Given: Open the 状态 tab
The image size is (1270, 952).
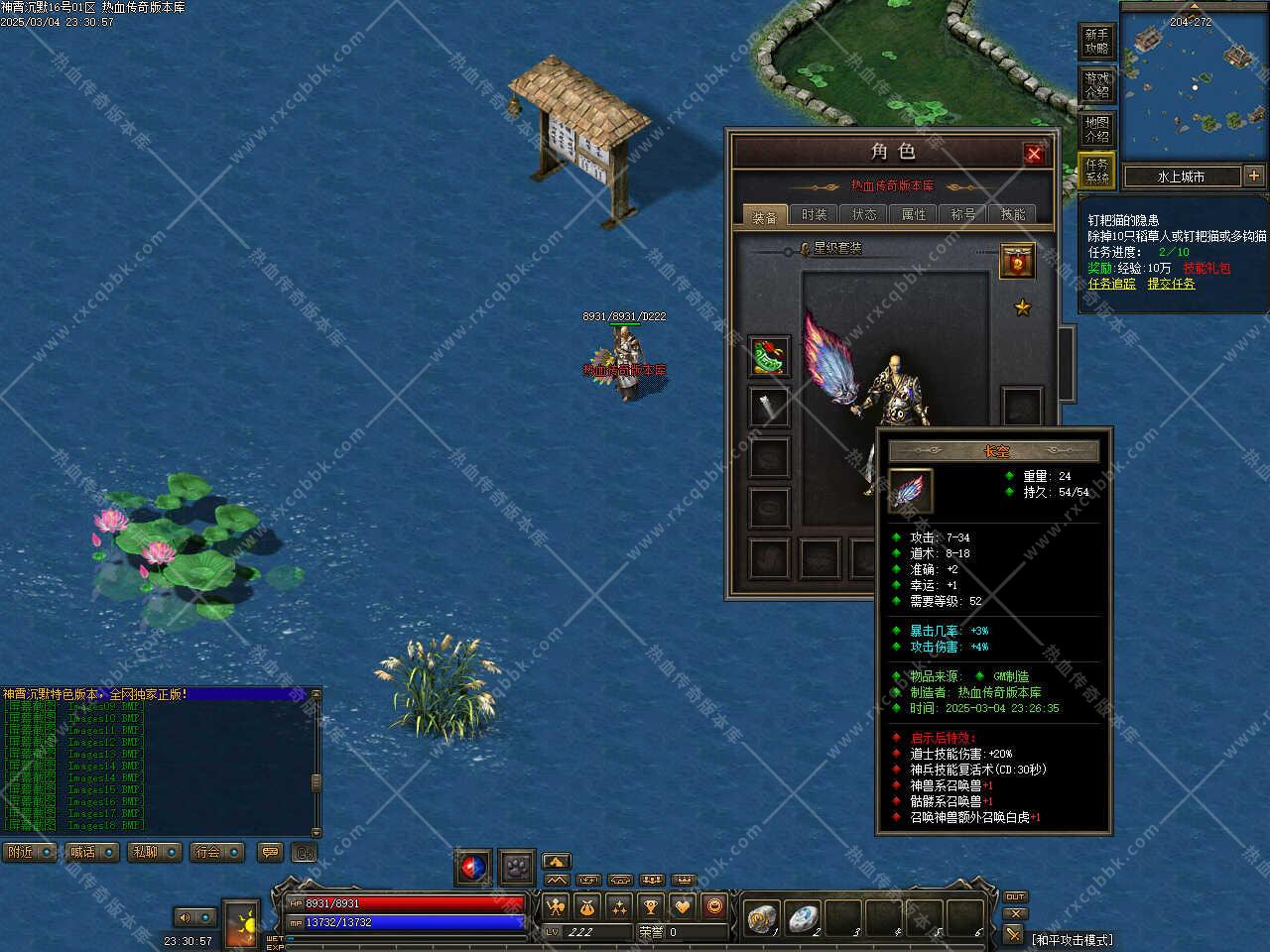Looking at the screenshot, I should [x=864, y=214].
